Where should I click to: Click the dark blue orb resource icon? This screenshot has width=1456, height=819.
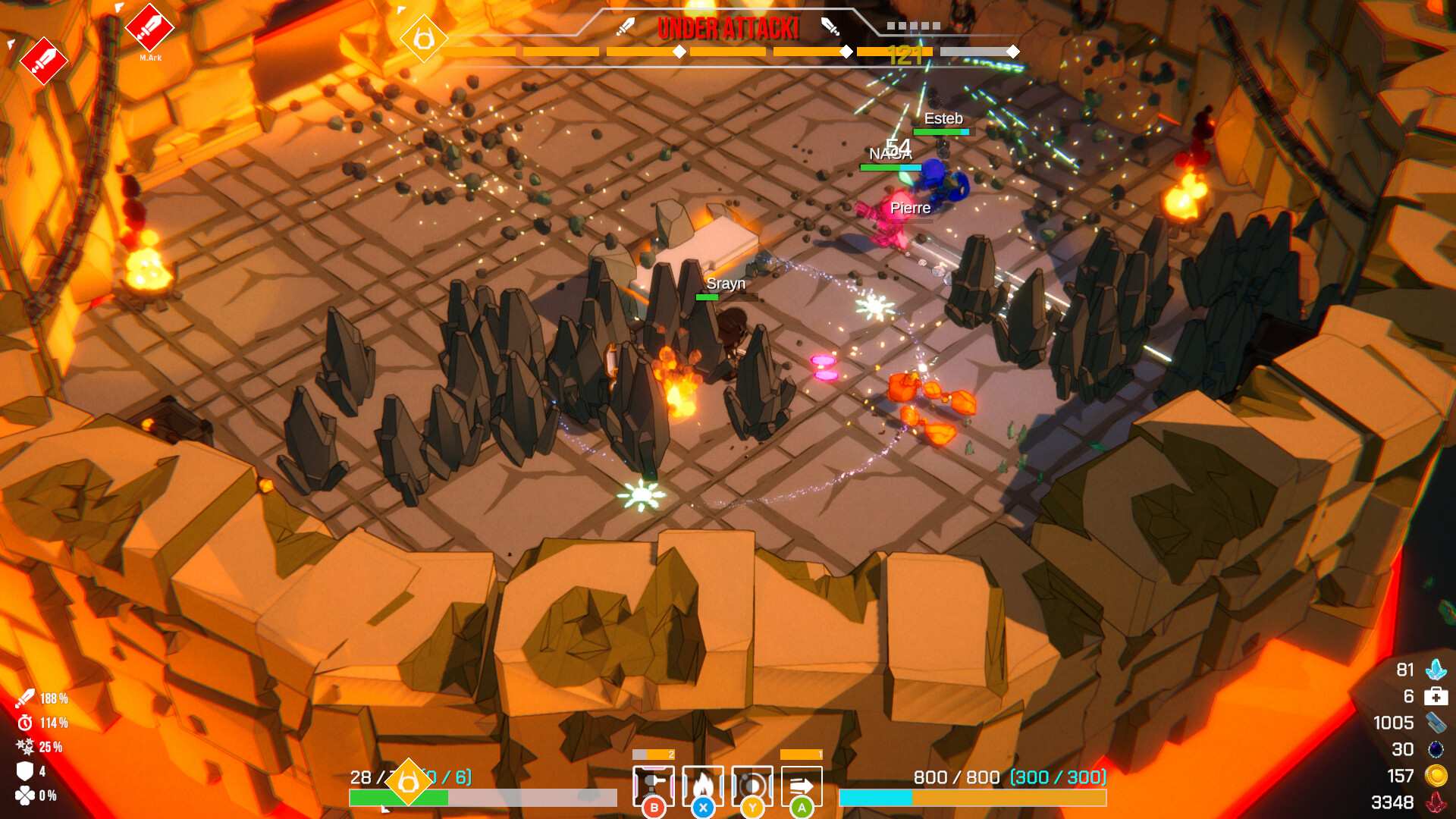point(1436,749)
